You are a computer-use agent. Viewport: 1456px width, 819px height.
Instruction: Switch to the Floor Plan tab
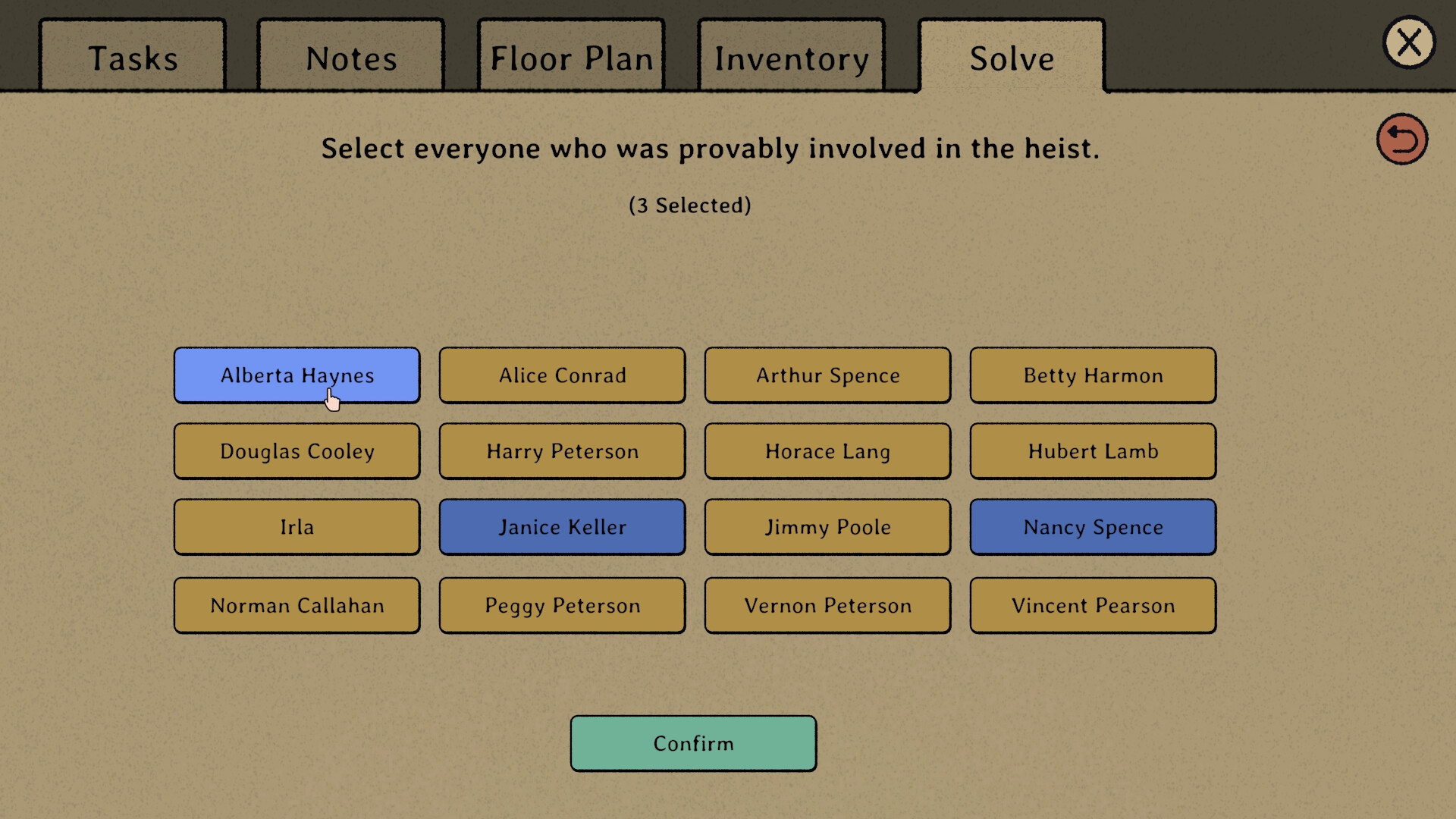click(571, 57)
